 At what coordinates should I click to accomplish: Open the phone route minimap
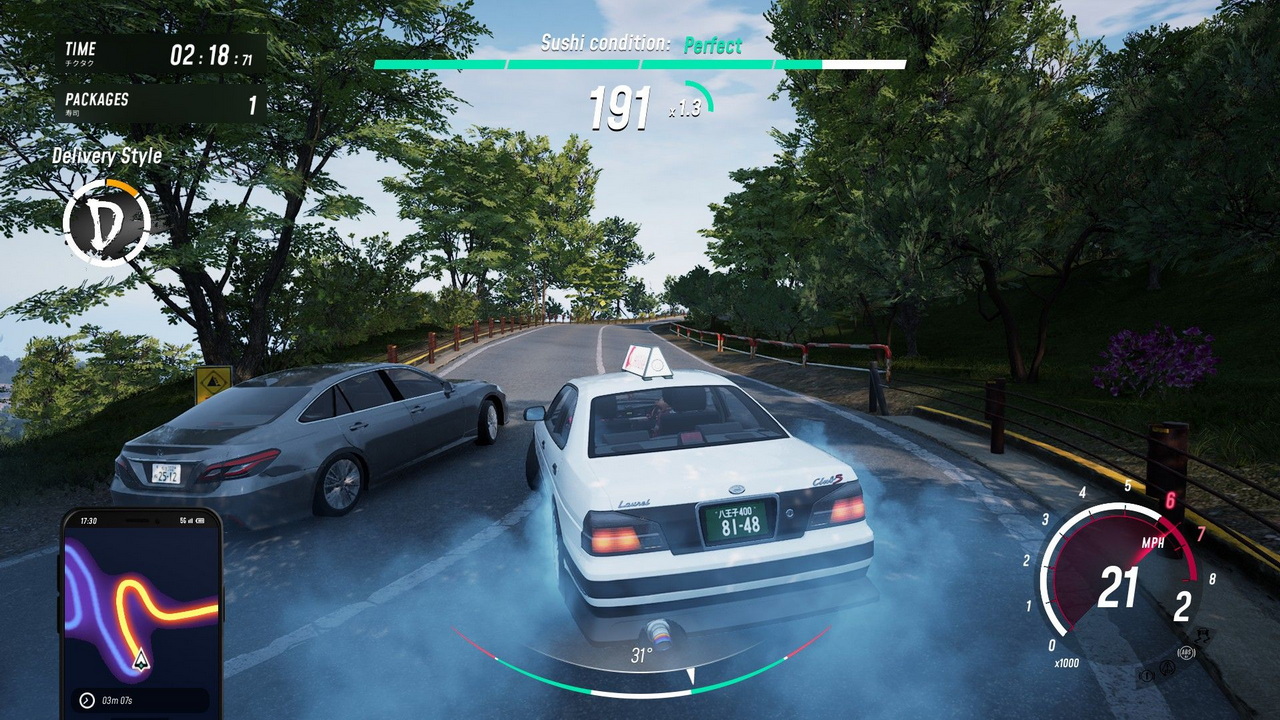point(141,609)
